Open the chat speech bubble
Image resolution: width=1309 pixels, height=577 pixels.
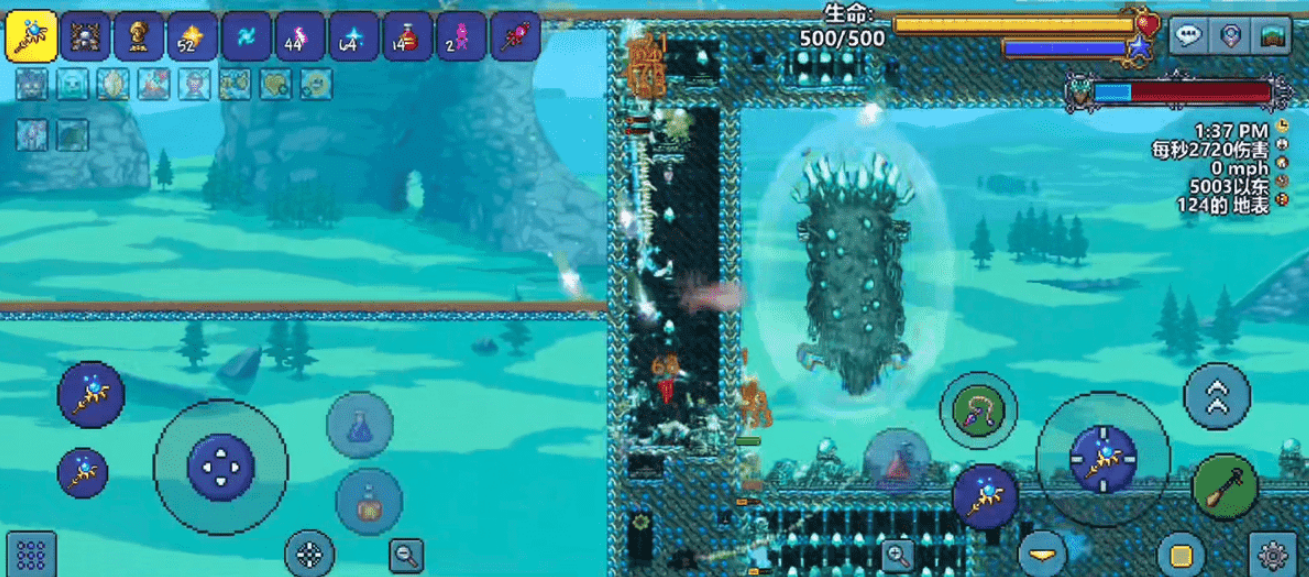1188,37
